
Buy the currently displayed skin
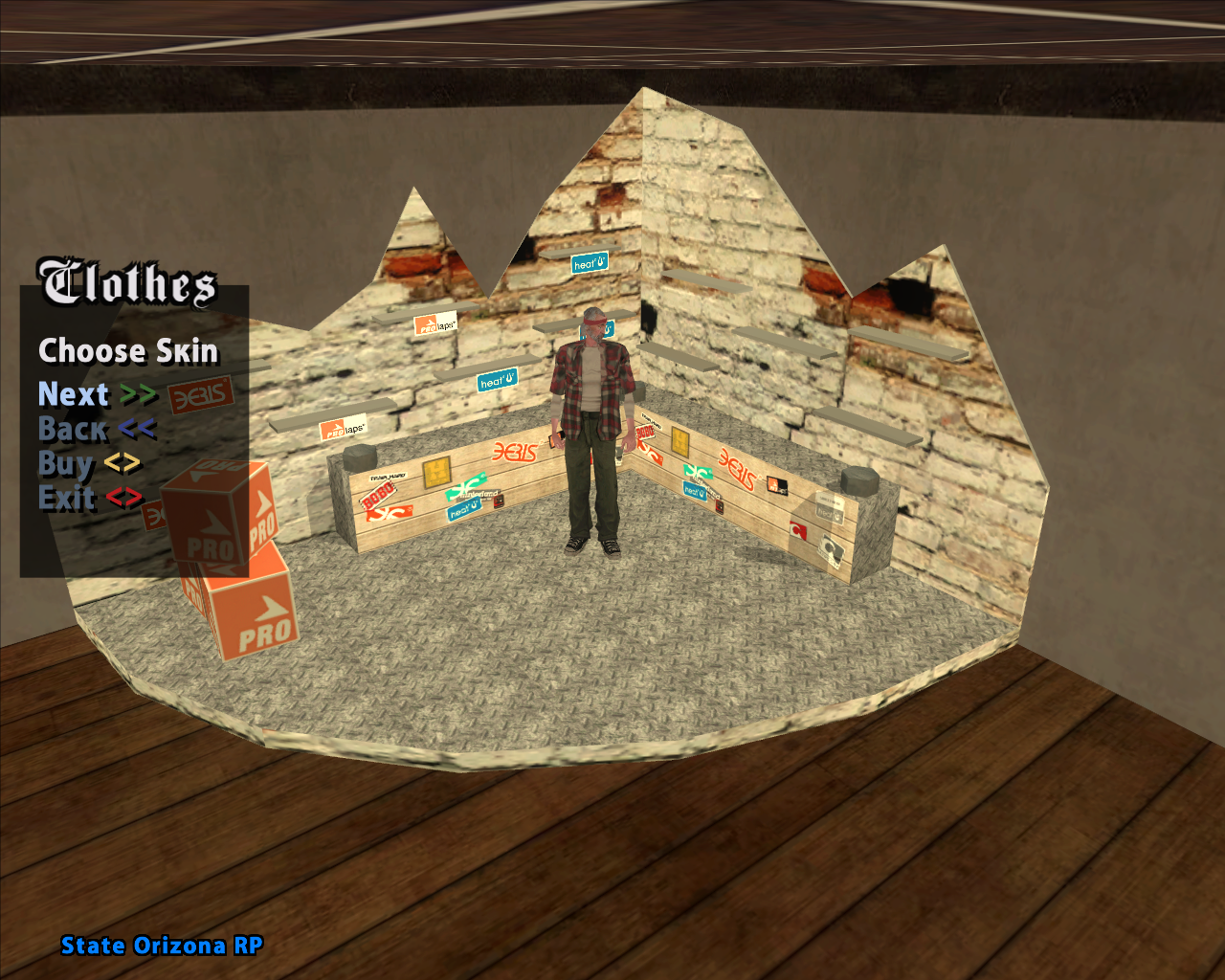tap(89, 464)
